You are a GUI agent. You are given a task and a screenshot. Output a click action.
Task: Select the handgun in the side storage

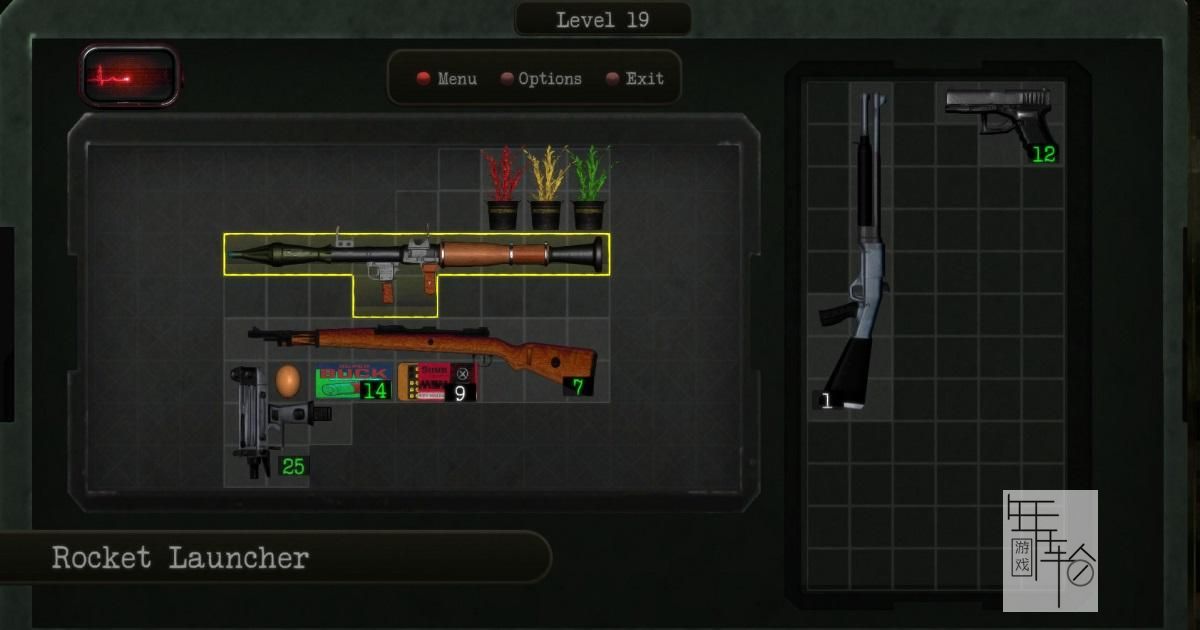[997, 112]
